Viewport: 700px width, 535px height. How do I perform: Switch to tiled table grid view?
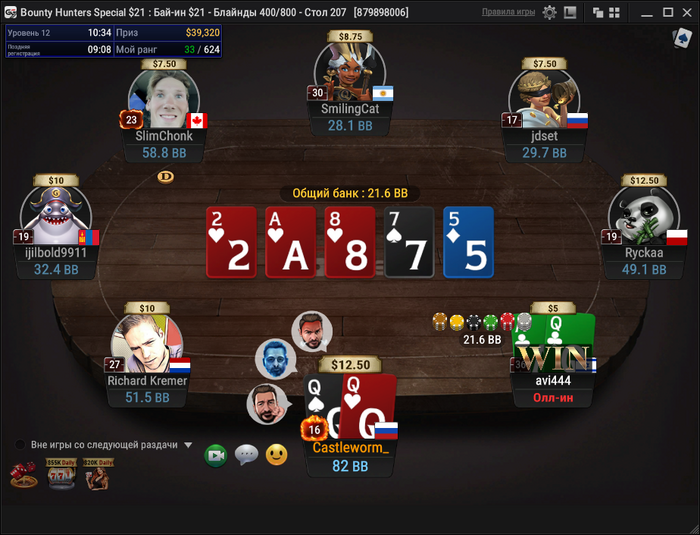pyautogui.click(x=612, y=13)
